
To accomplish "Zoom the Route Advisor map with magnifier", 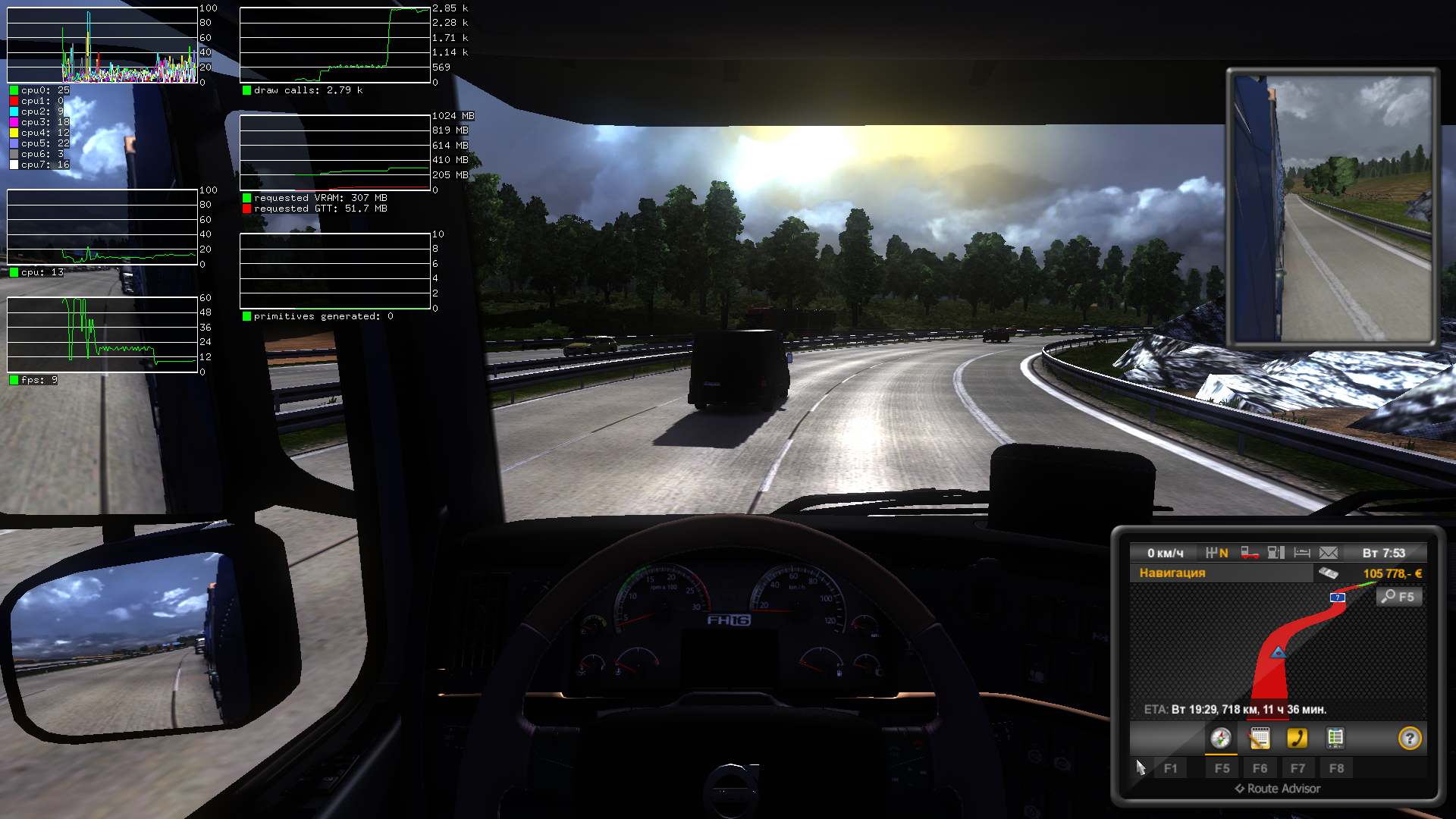I will [x=1398, y=597].
